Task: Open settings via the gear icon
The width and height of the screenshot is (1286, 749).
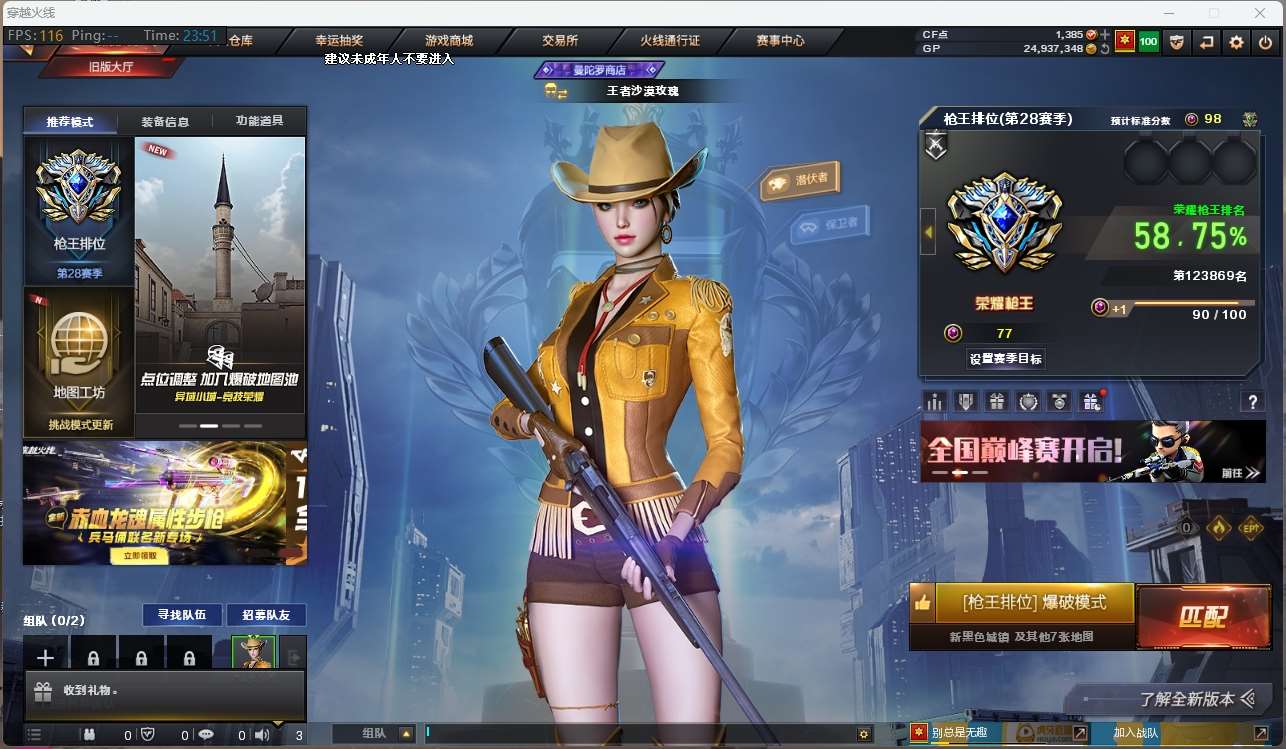Action: pos(1237,42)
